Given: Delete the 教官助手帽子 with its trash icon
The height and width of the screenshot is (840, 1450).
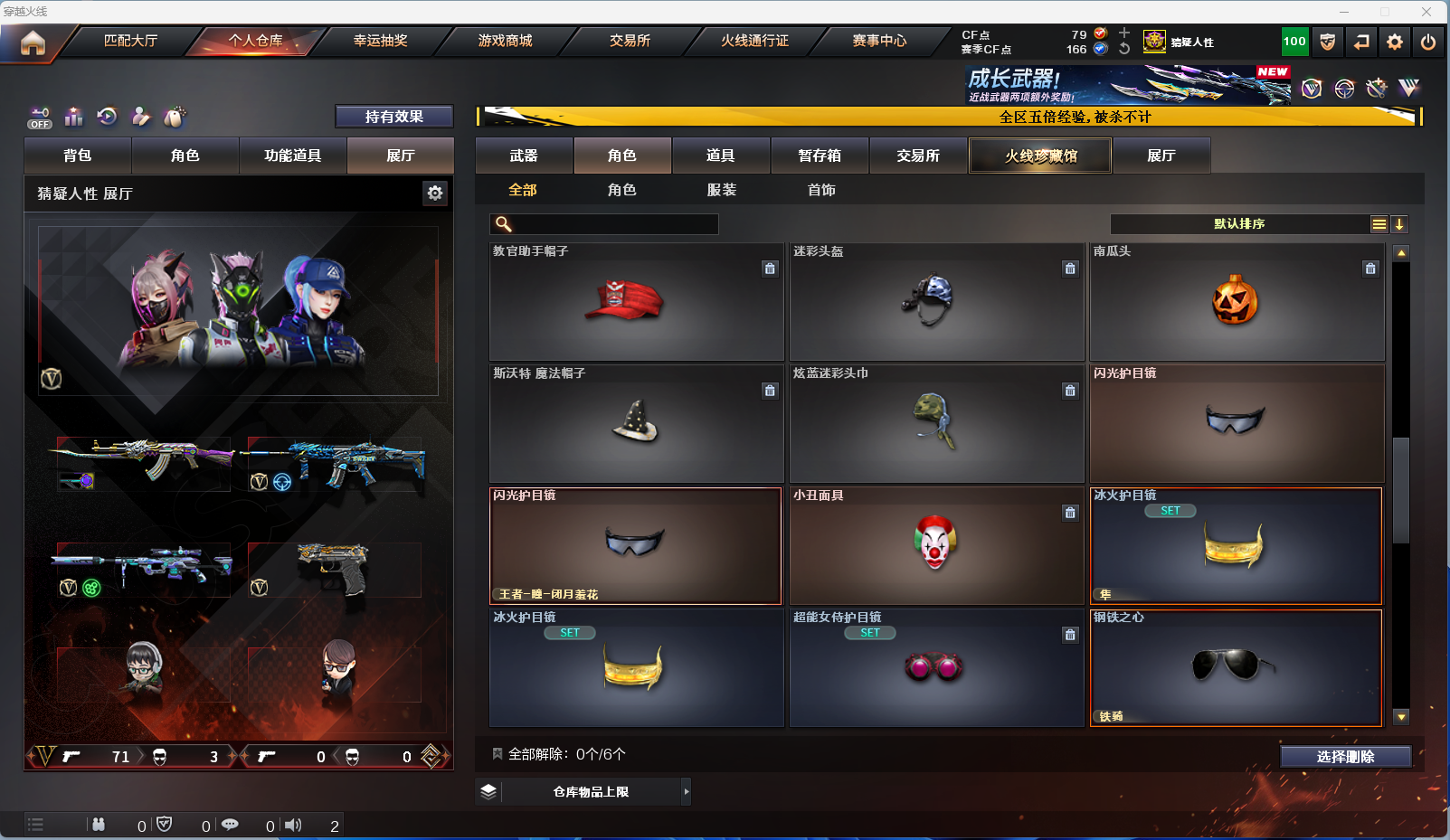Looking at the screenshot, I should pyautogui.click(x=770, y=269).
